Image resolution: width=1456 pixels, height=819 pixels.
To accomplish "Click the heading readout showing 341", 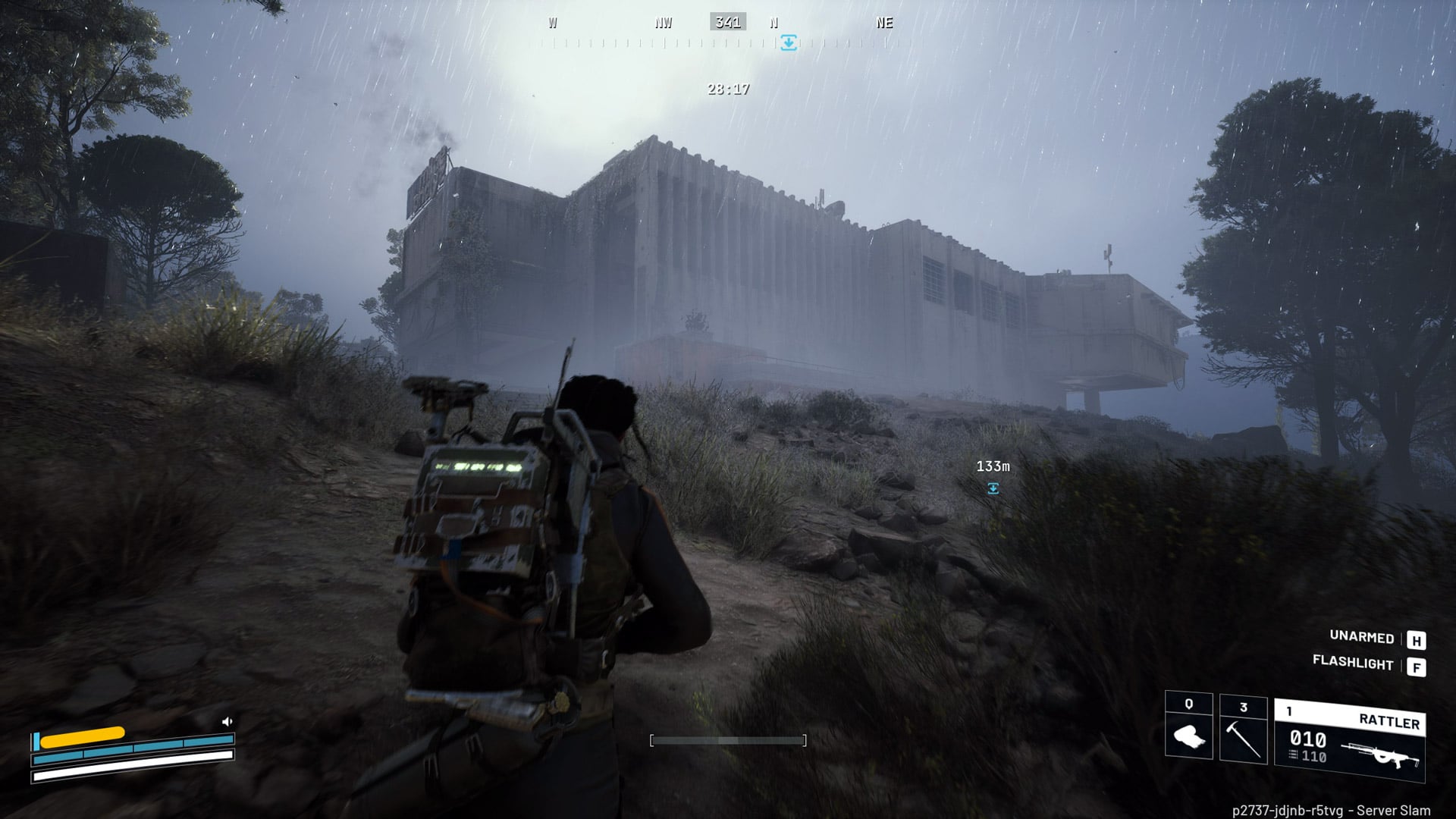I will coord(729,22).
